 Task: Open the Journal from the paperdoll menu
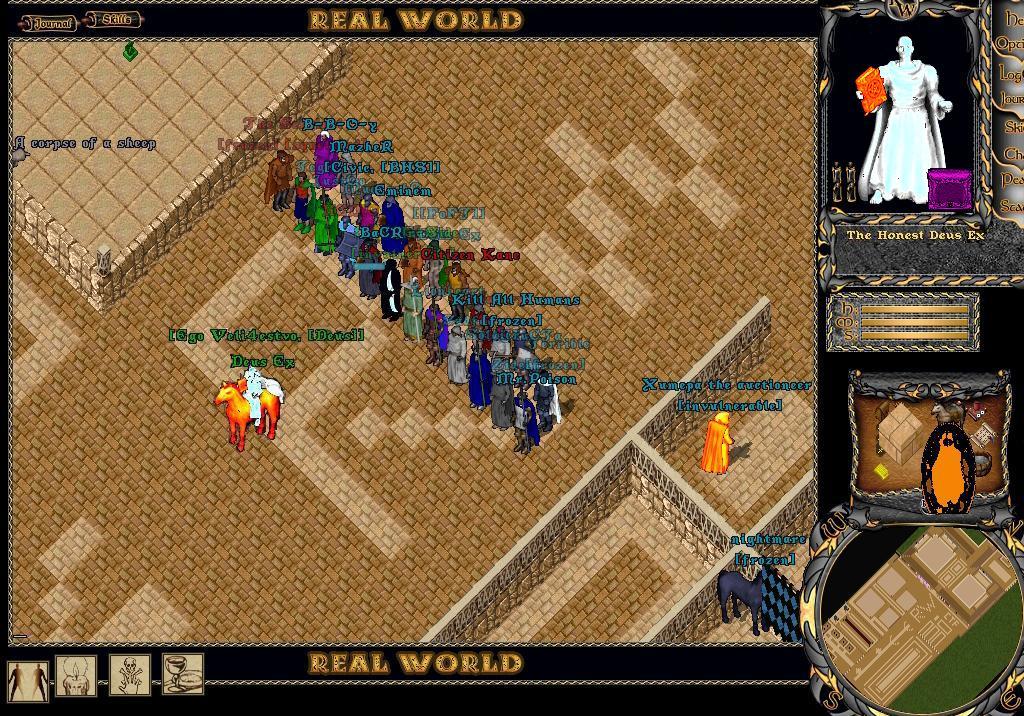pos(1012,100)
